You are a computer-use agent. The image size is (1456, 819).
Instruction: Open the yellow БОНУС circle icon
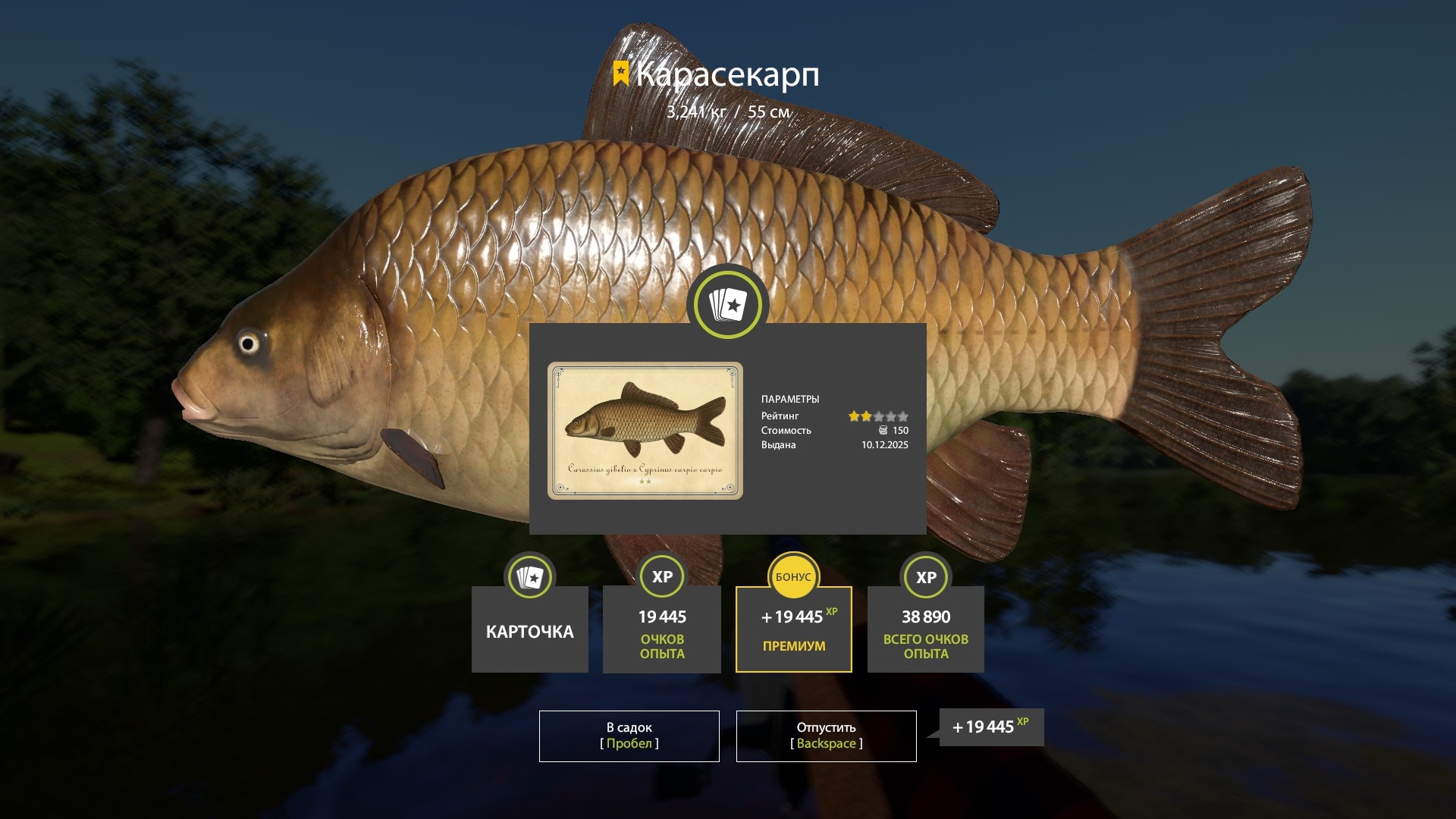pos(793,577)
